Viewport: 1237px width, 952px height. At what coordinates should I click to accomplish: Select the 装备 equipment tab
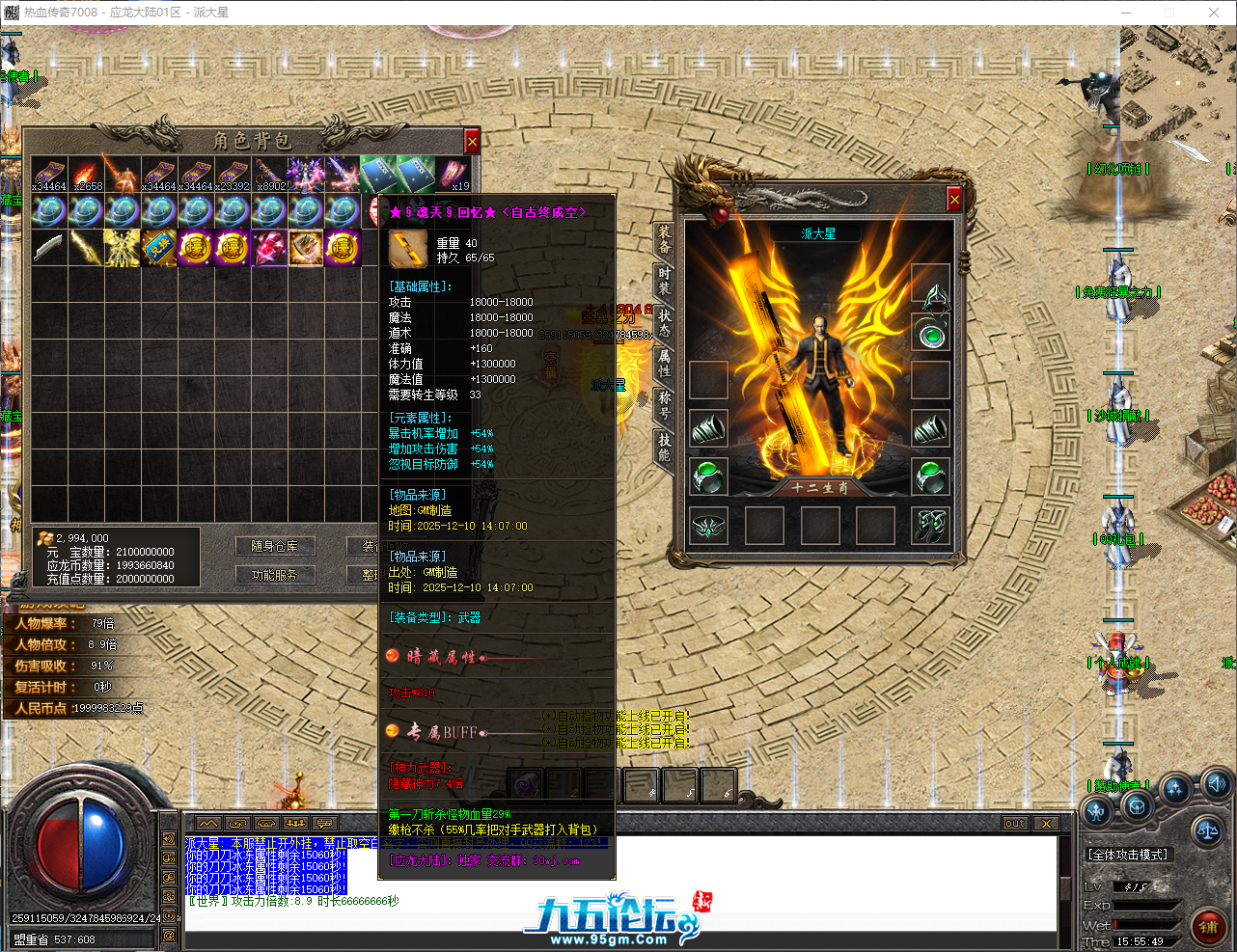[664, 239]
